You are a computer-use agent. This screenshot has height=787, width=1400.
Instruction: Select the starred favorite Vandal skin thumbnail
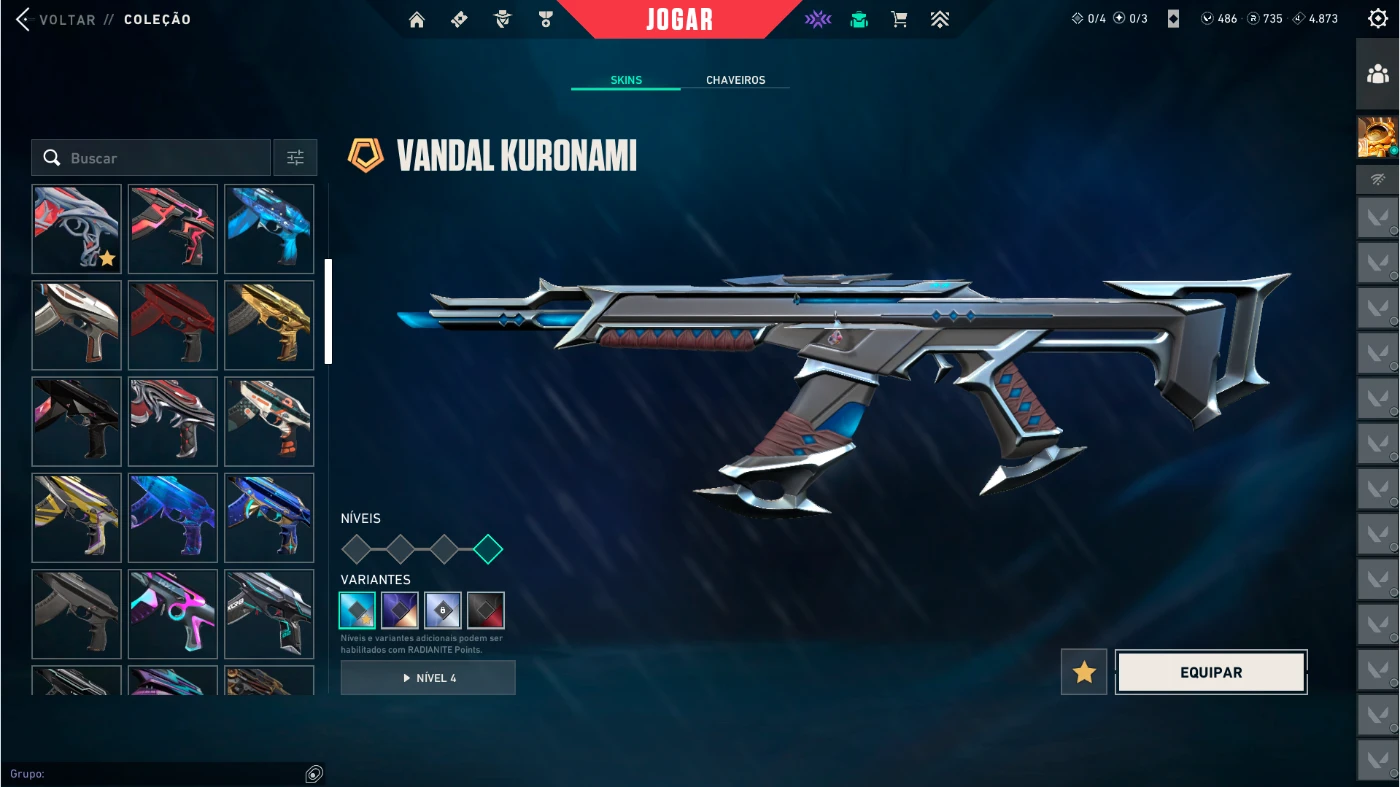tap(77, 229)
